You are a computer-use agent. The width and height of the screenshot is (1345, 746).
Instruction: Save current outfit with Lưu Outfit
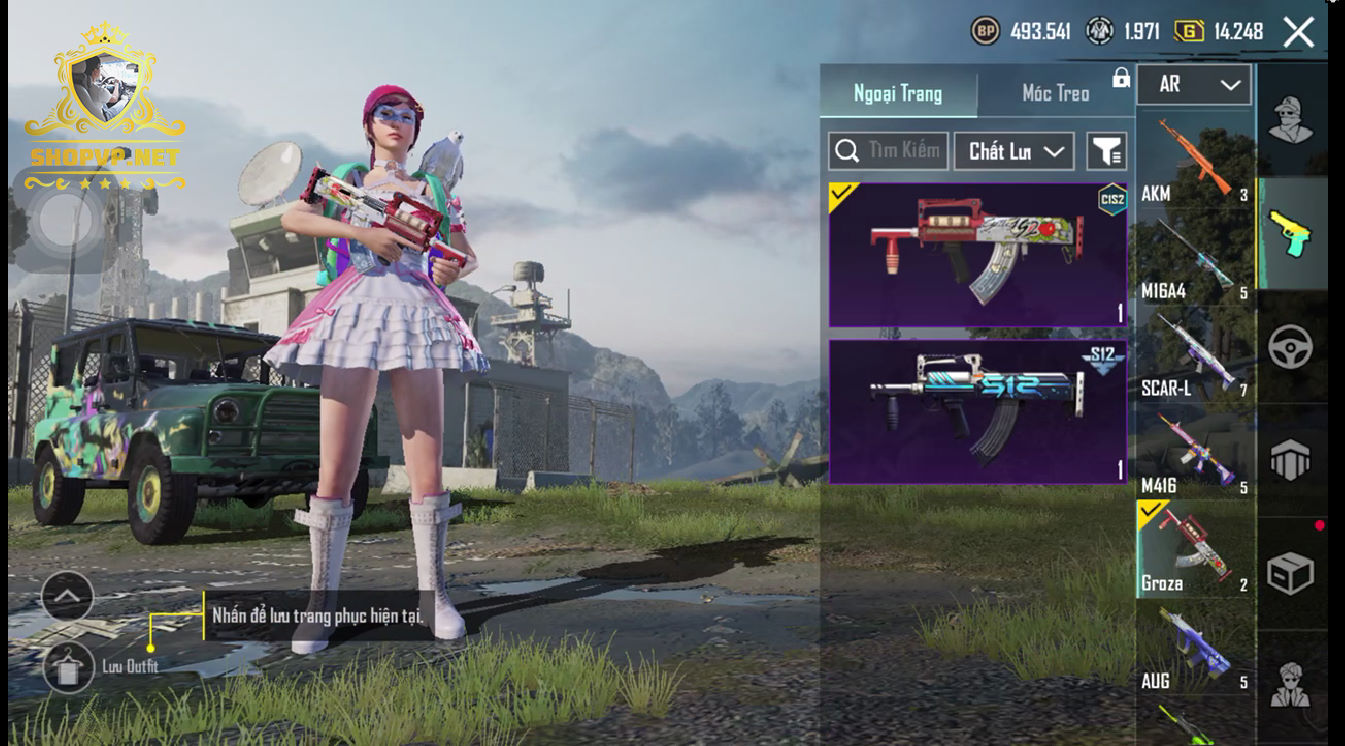68,667
